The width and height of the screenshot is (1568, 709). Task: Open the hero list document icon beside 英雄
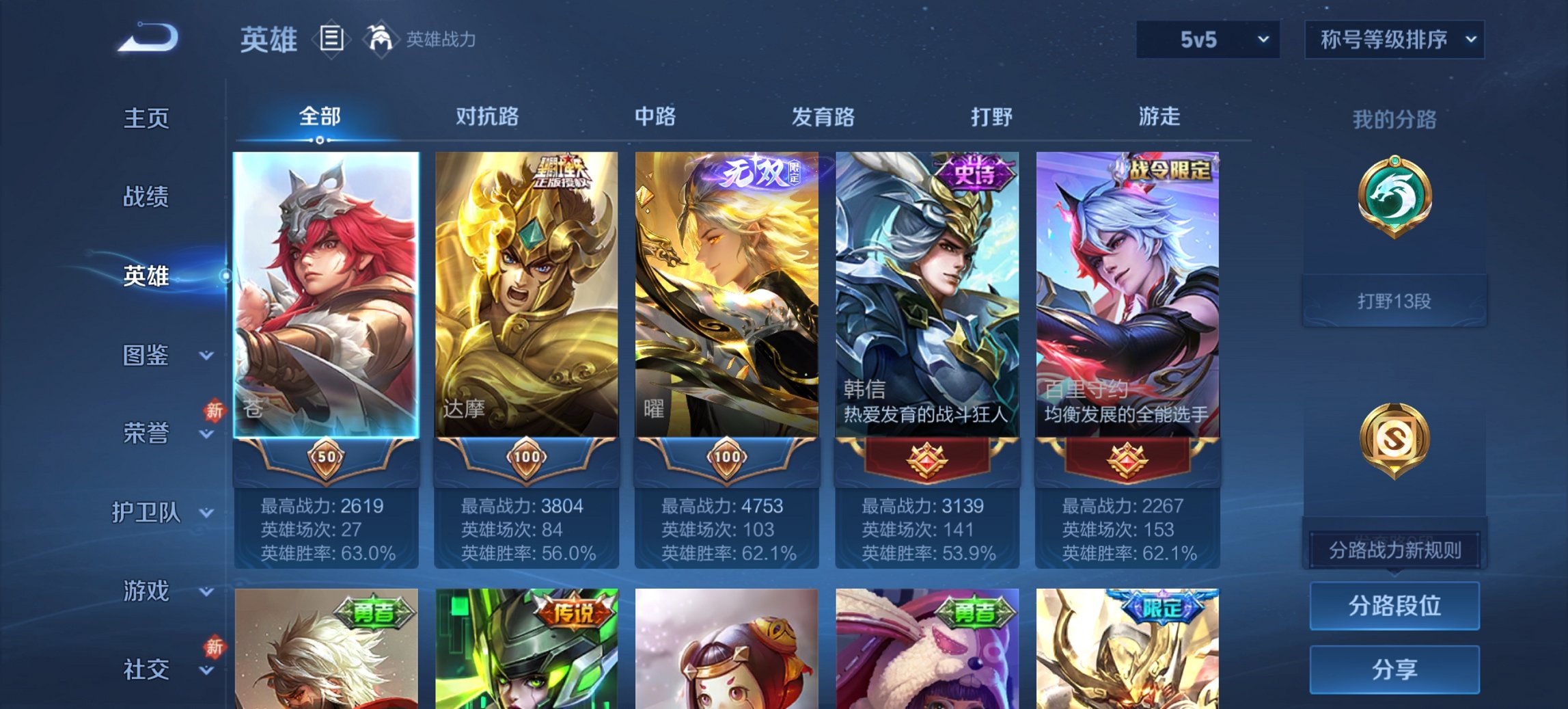pyautogui.click(x=333, y=39)
